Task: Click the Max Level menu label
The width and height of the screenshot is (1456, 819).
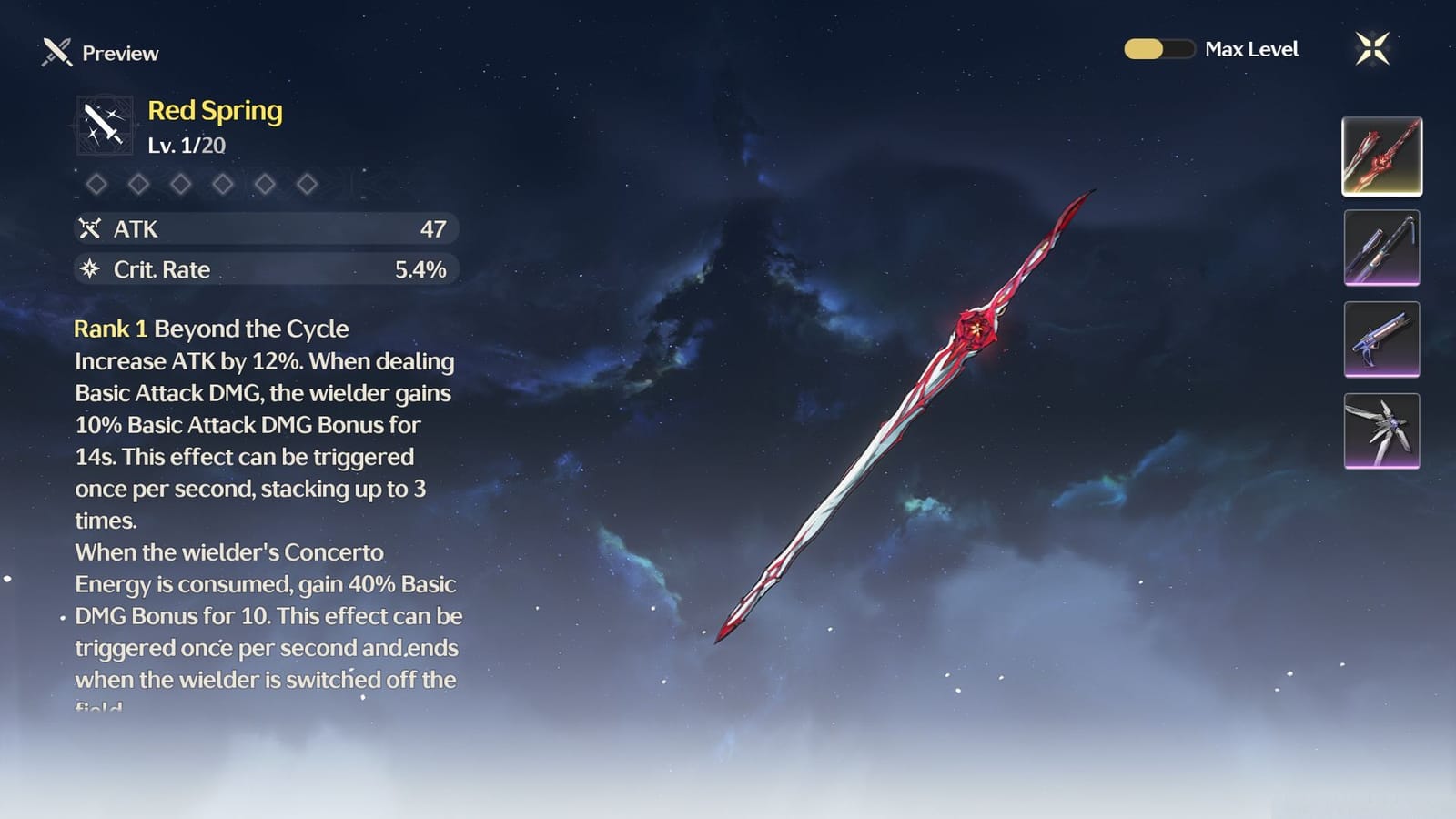Action: point(1252,49)
